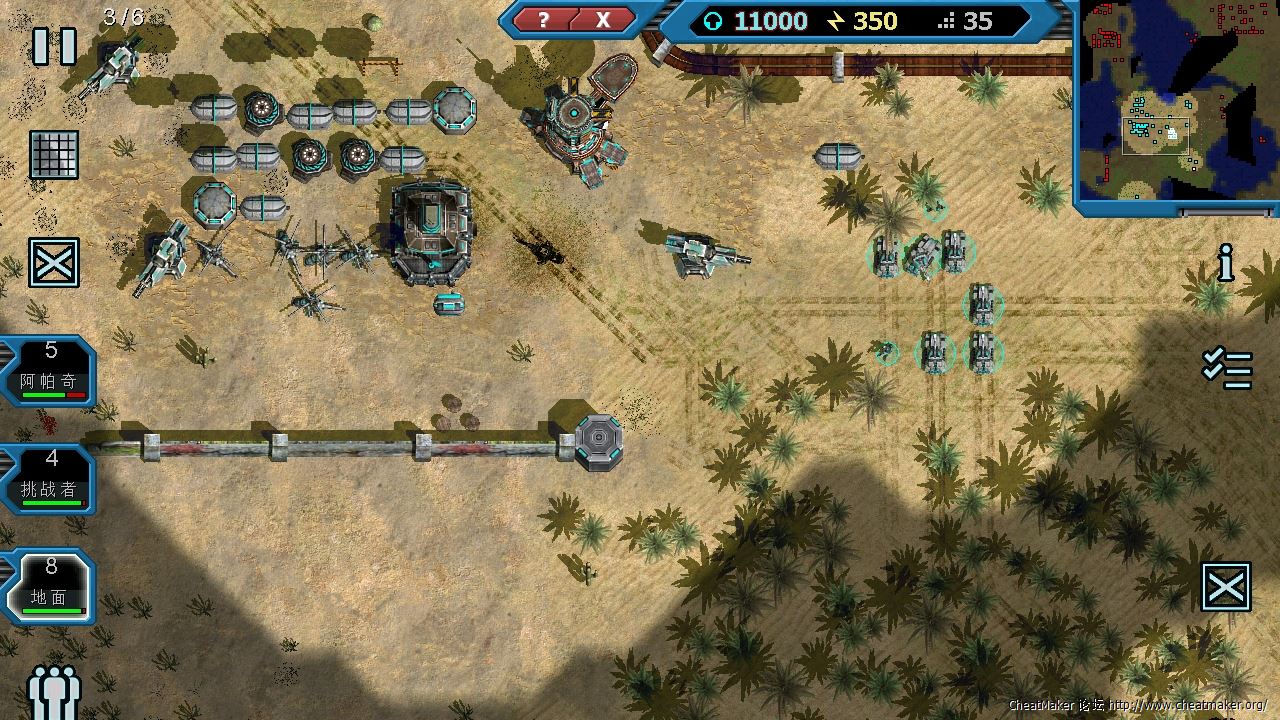Select the 地面 unit group
Image resolution: width=1280 pixels, height=720 pixels.
coord(50,587)
